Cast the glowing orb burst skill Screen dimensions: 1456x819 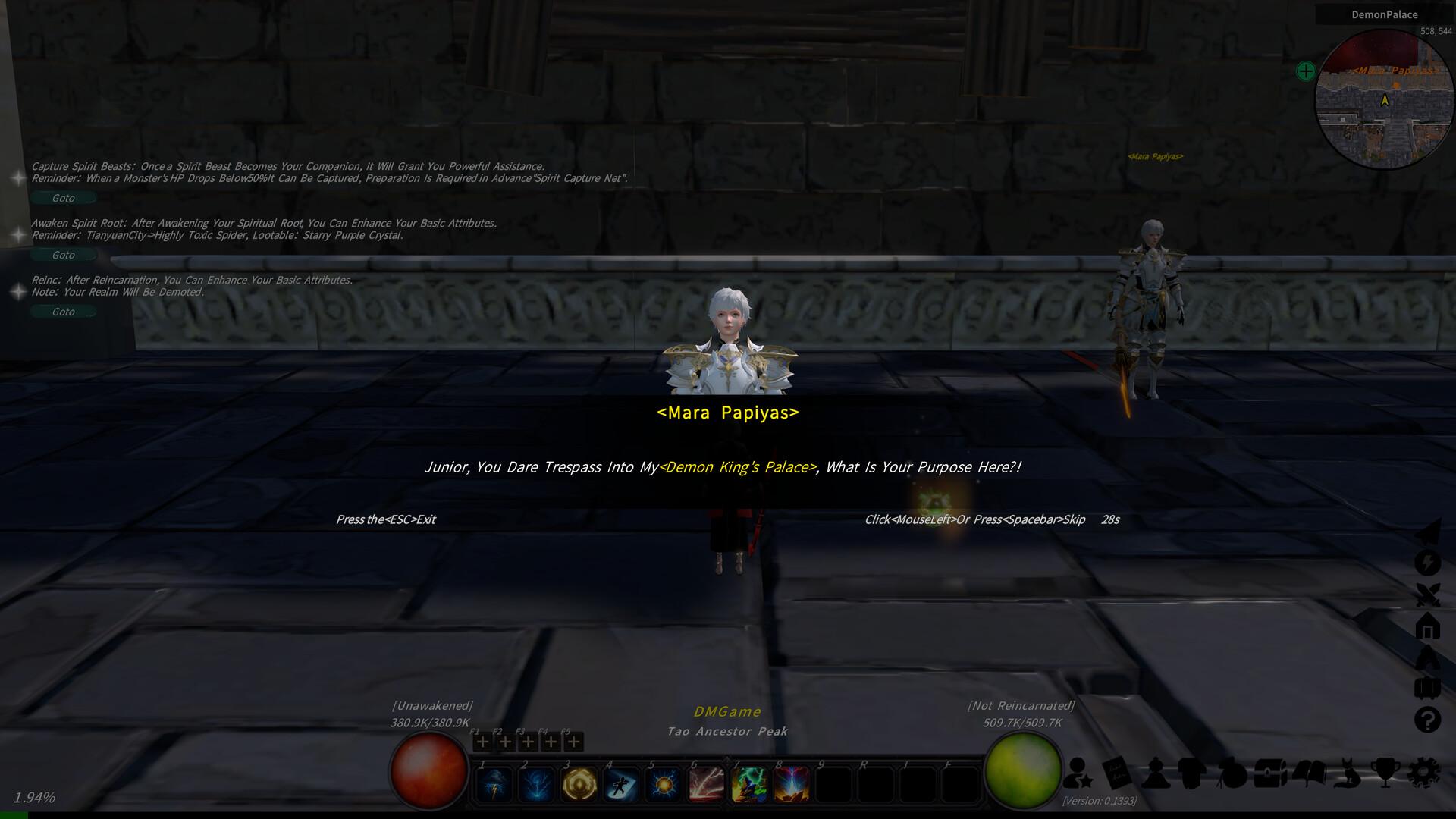664,785
